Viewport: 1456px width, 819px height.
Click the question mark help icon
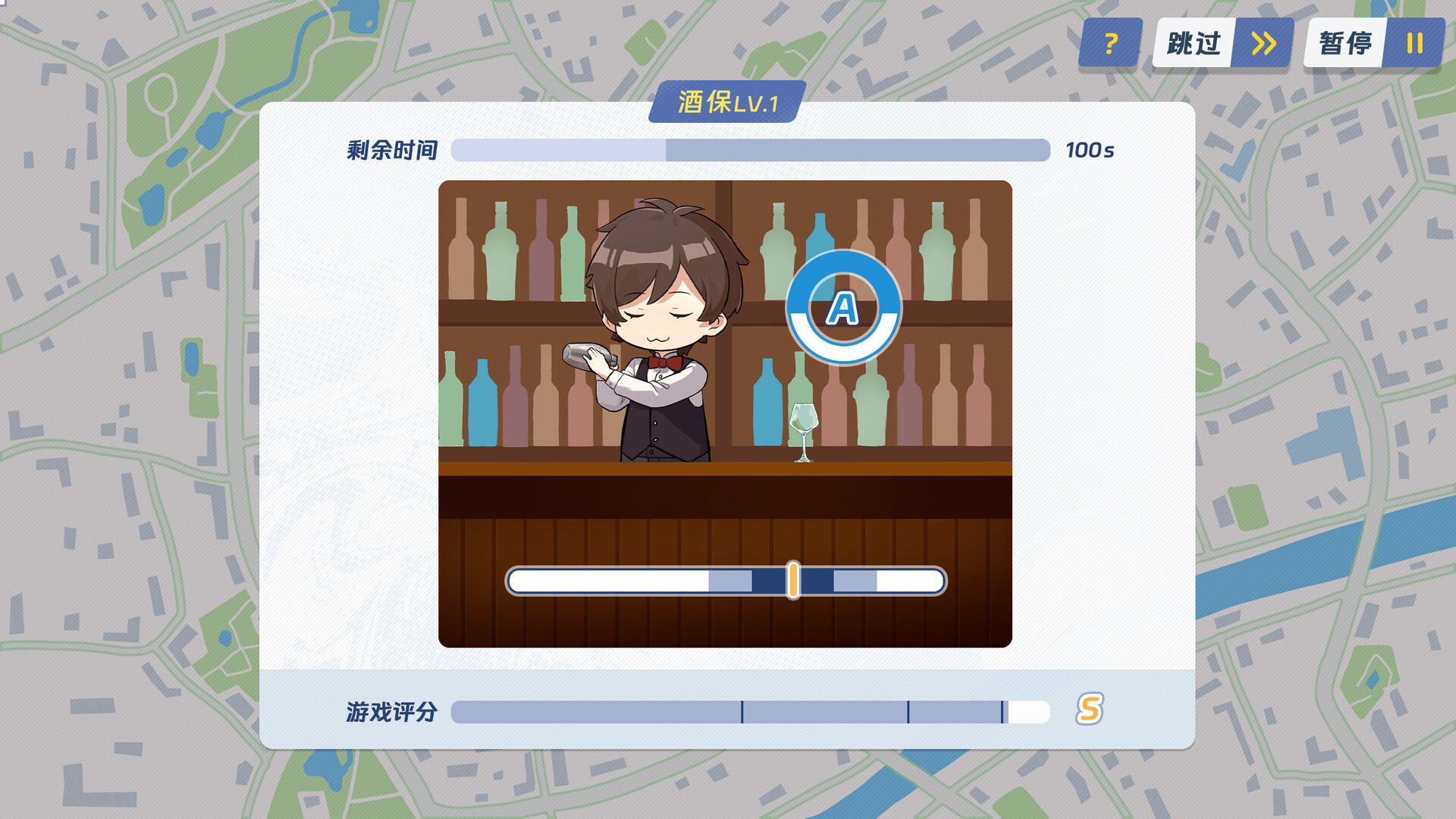coord(1109,43)
